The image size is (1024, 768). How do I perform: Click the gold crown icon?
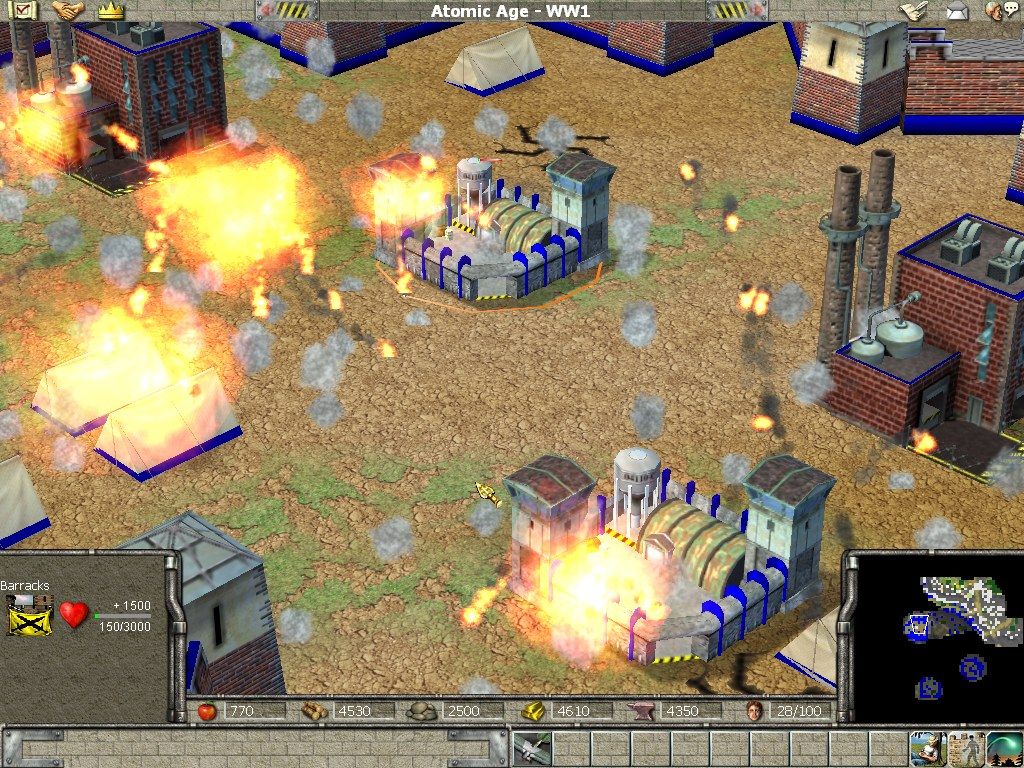click(x=111, y=11)
